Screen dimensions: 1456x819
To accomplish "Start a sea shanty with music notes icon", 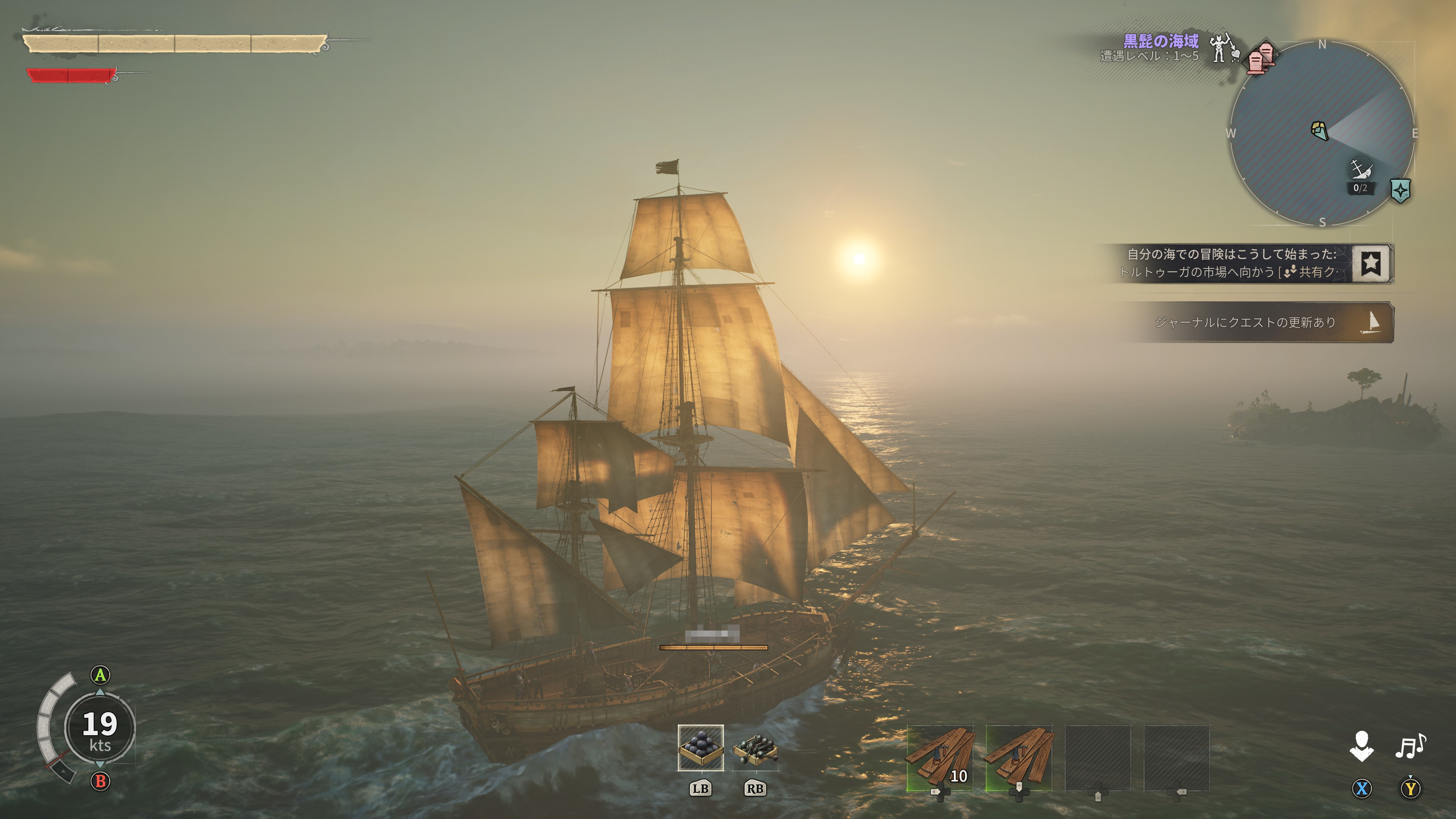I will 1410,746.
